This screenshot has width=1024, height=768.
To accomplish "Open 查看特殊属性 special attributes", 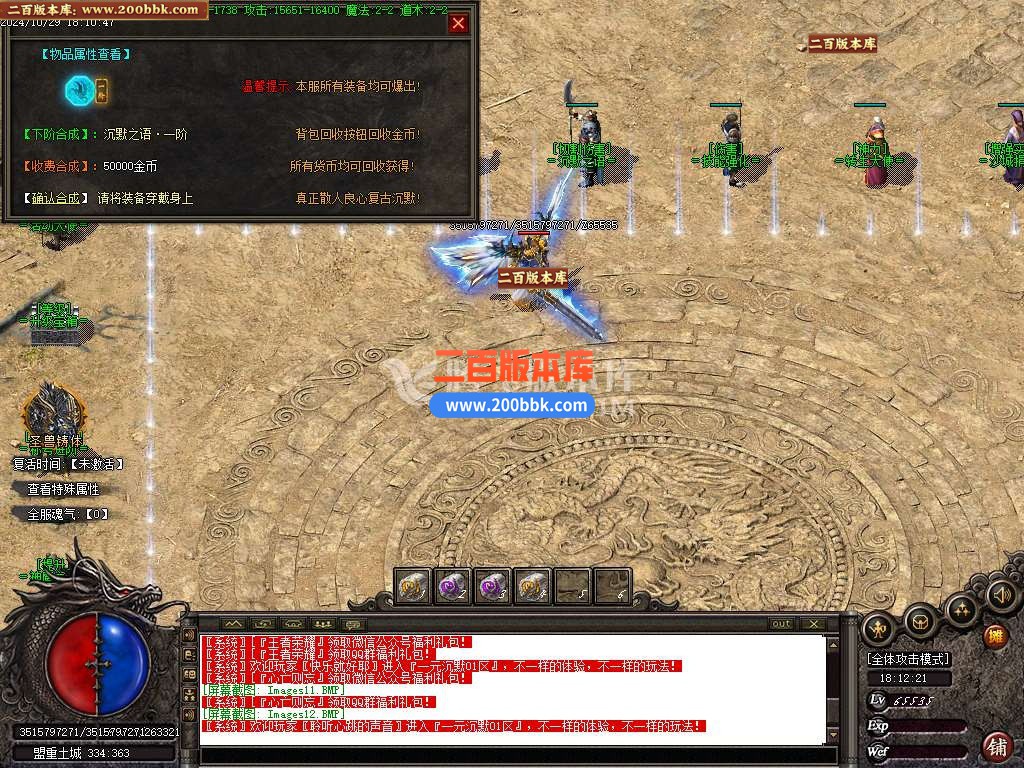I will tap(63, 490).
